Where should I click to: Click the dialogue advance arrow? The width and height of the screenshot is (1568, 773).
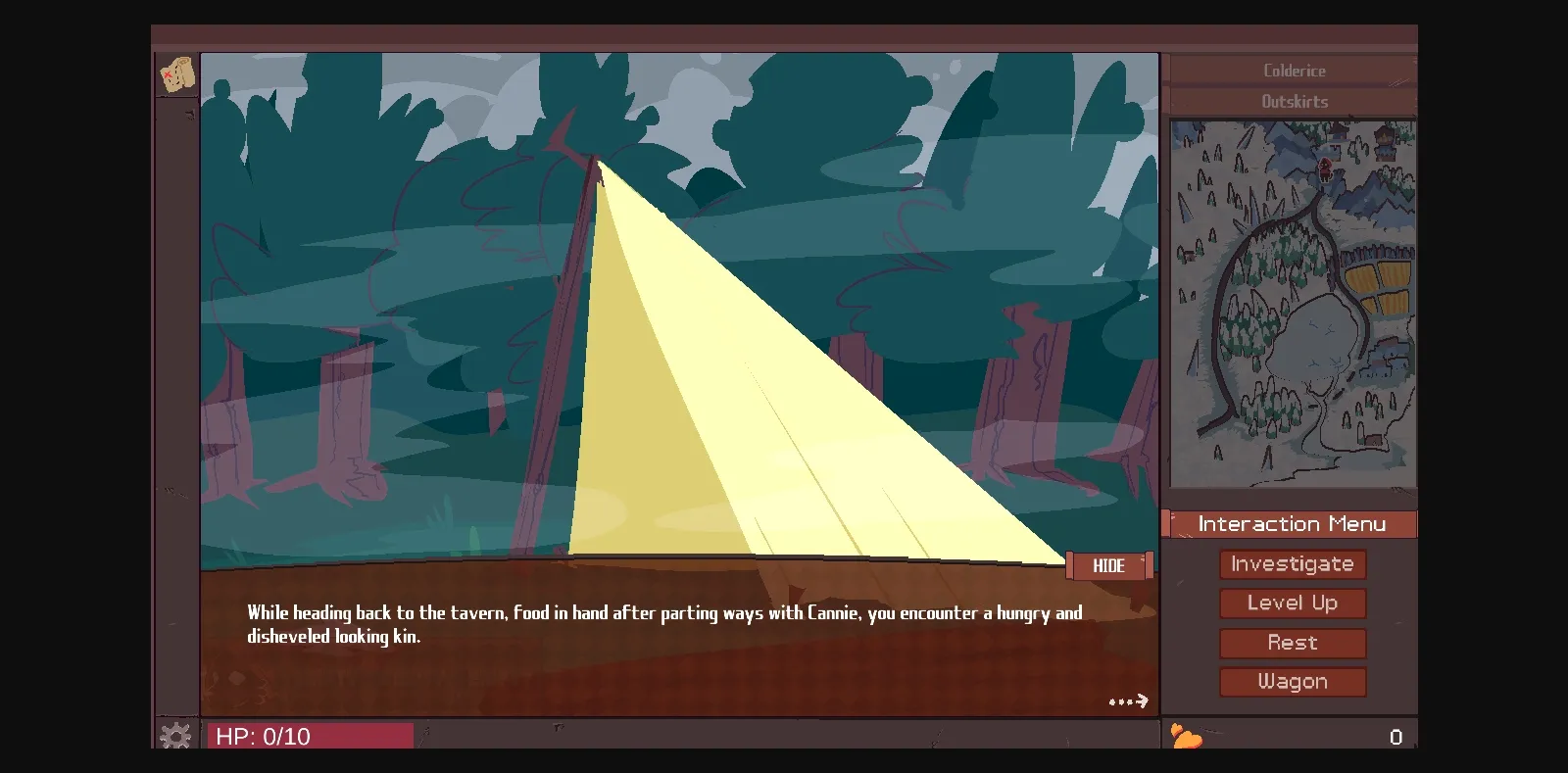pos(1130,700)
